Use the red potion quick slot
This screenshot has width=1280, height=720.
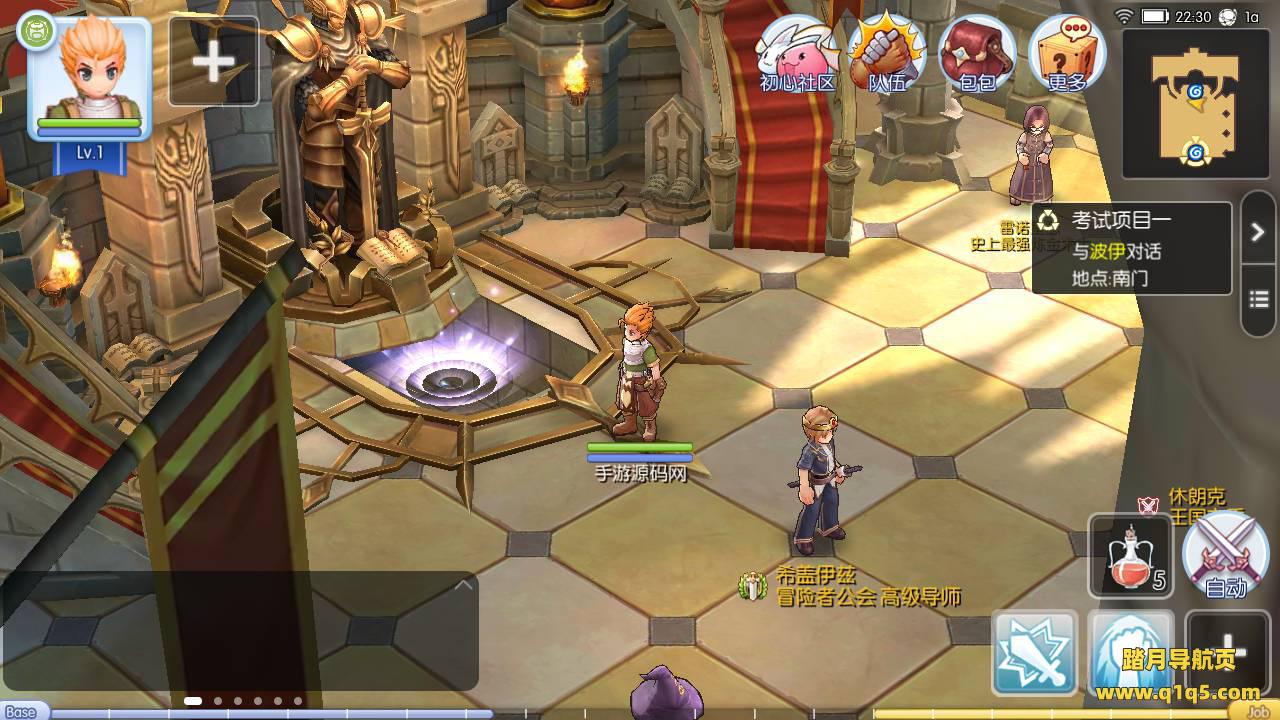tap(1131, 556)
